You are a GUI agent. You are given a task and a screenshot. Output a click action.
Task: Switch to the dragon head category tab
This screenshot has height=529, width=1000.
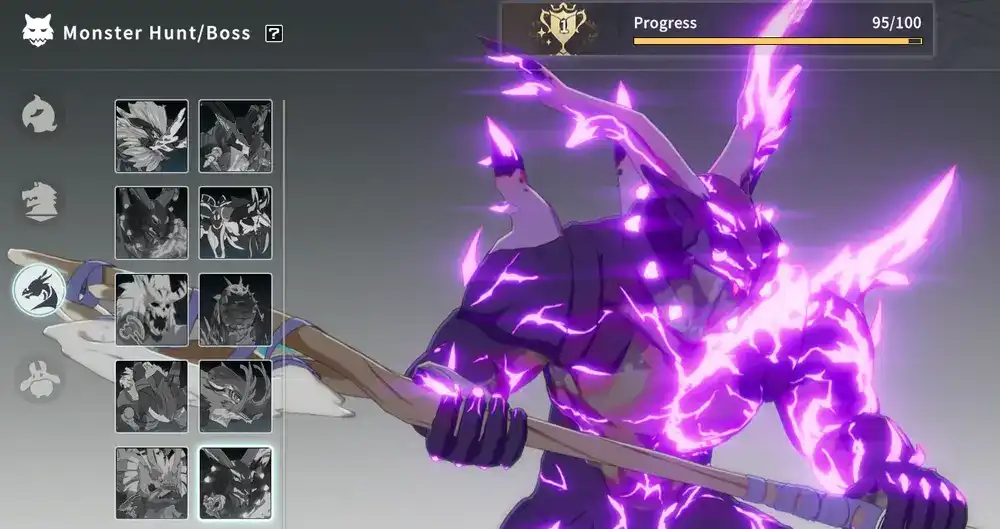pyautogui.click(x=39, y=290)
